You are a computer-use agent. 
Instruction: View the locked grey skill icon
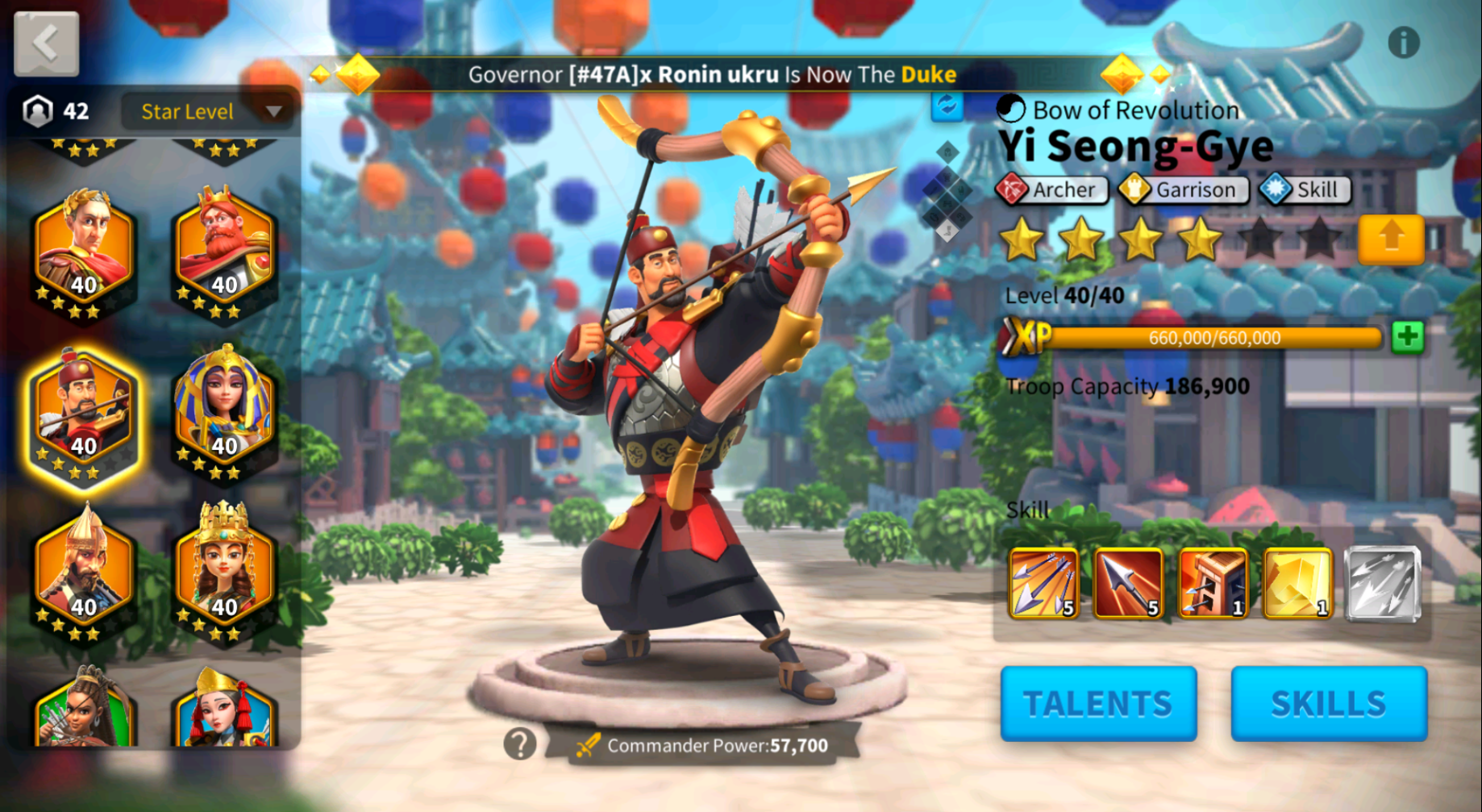pyautogui.click(x=1382, y=583)
